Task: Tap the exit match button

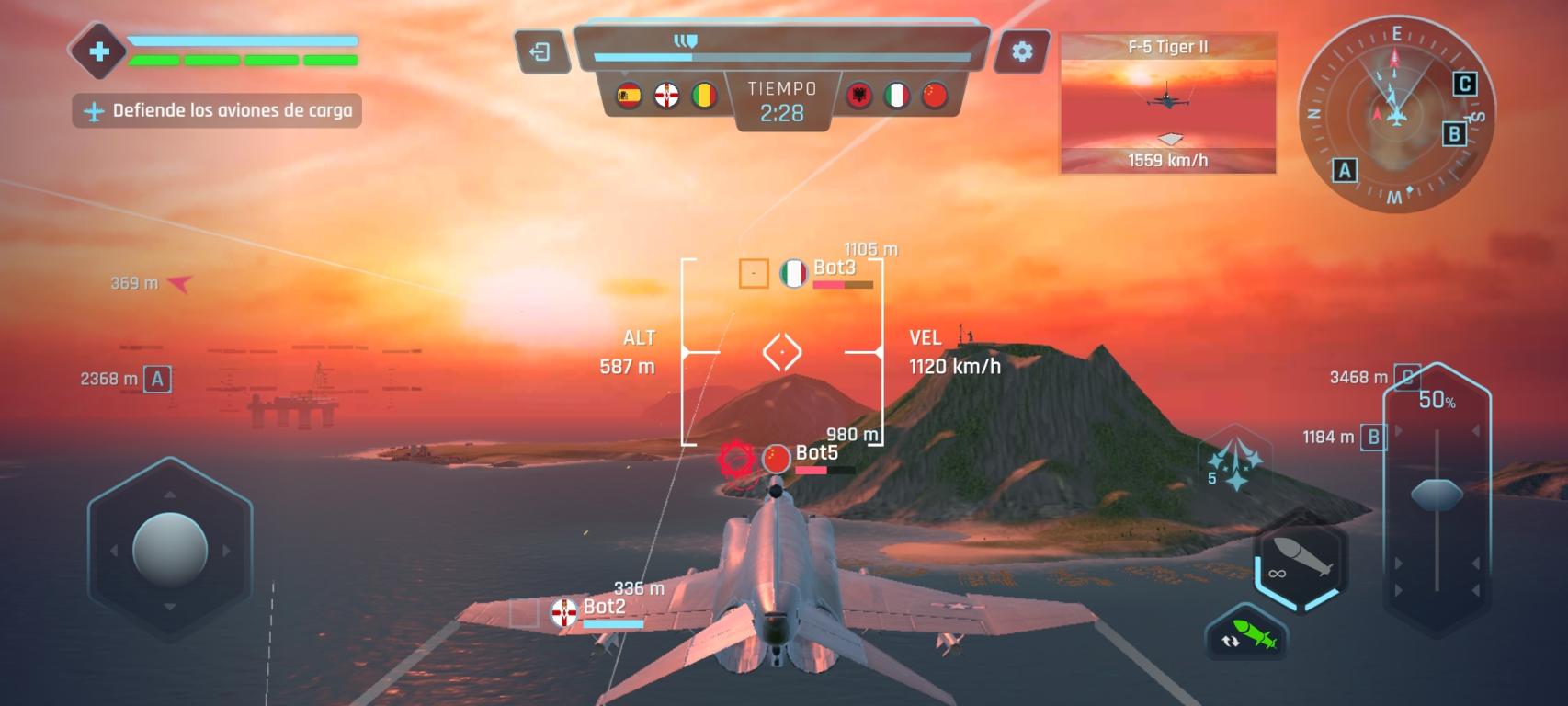Action: (540, 52)
